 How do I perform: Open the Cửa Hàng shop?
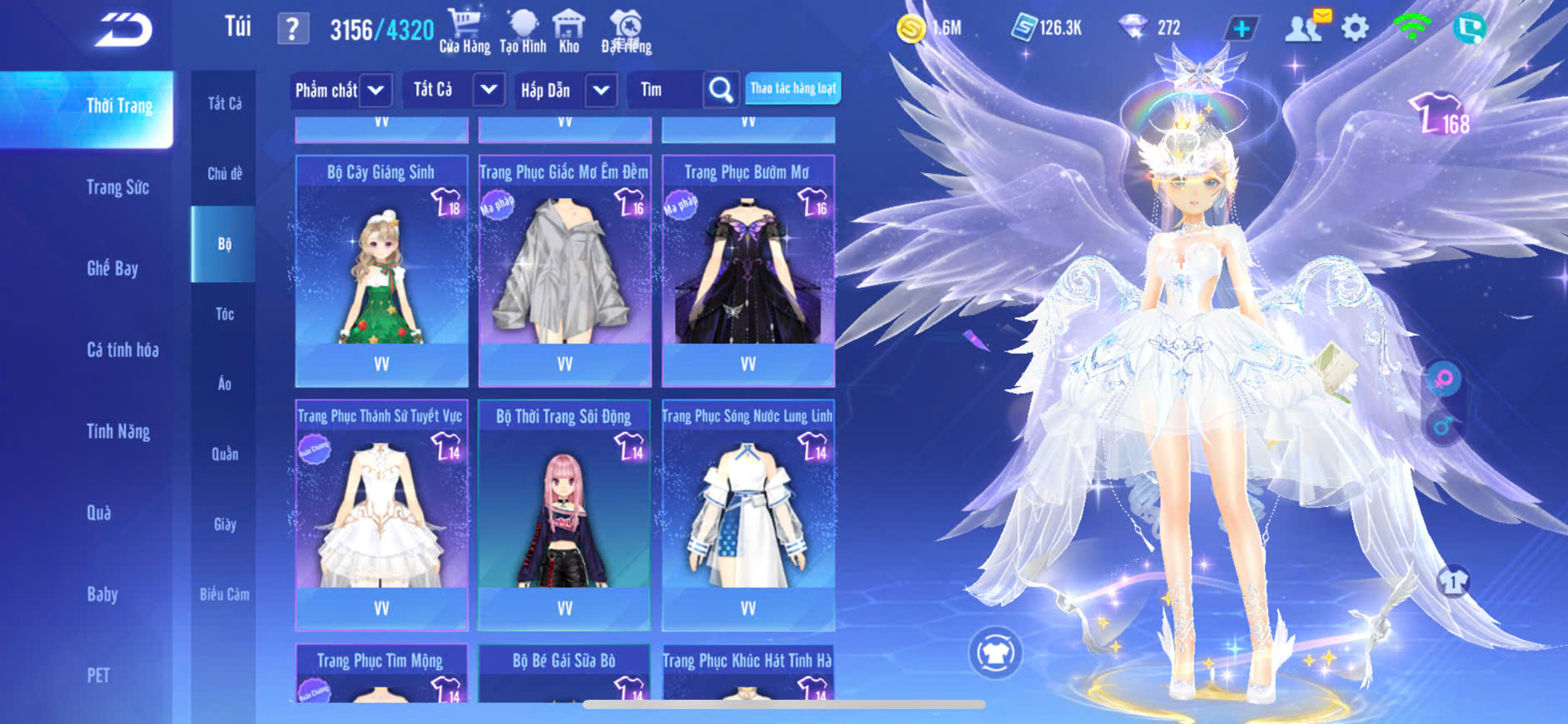click(465, 32)
